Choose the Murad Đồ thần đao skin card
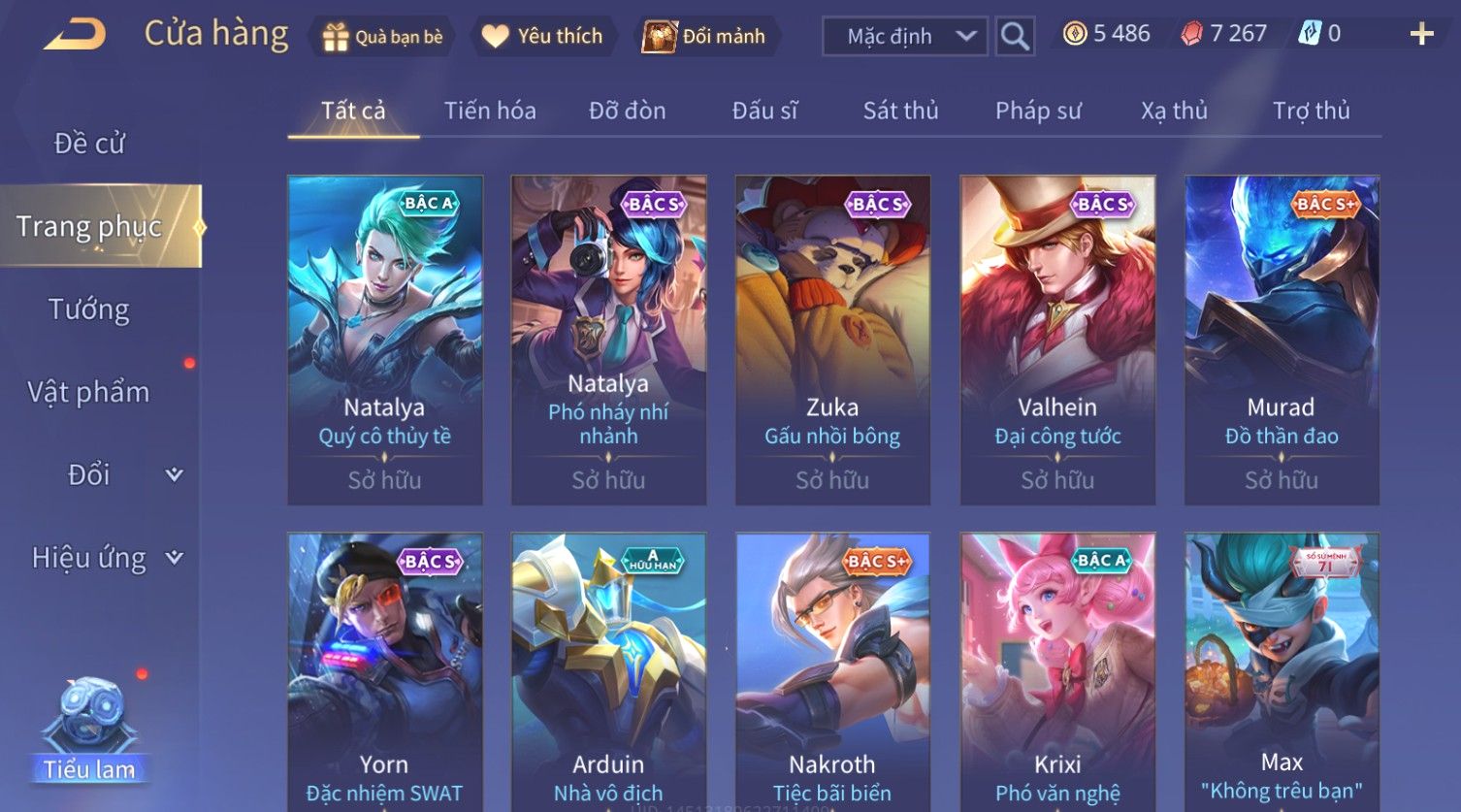Image resolution: width=1461 pixels, height=812 pixels. (1282, 340)
